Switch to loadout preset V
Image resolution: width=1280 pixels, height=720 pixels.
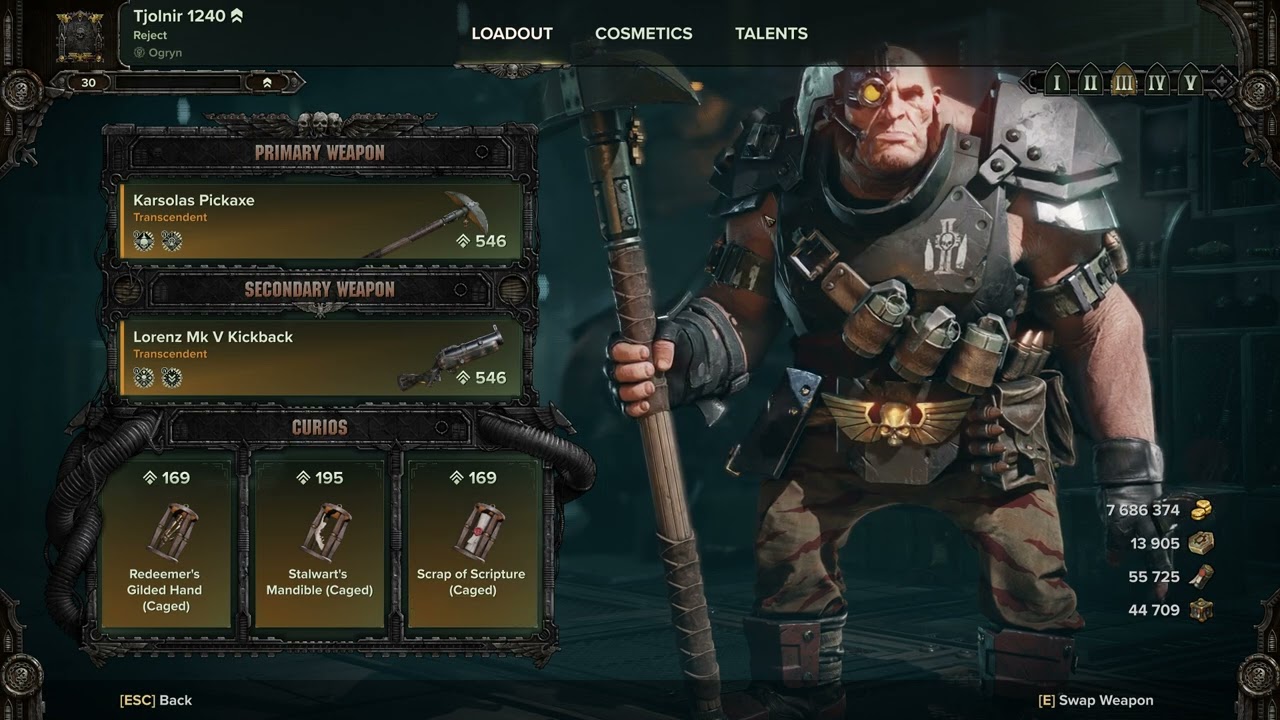pos(1189,83)
